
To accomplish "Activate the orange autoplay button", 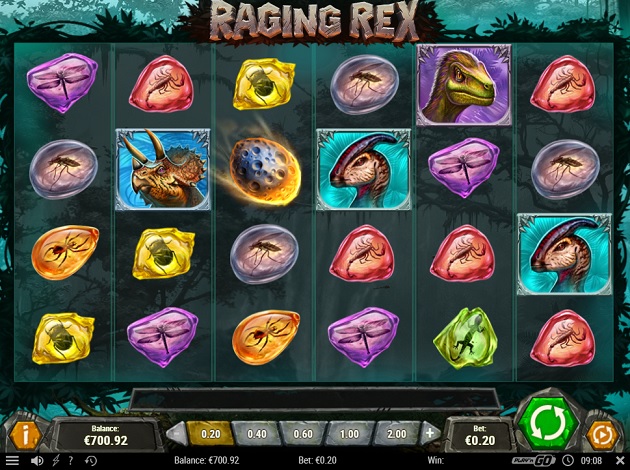I will pyautogui.click(x=603, y=434).
